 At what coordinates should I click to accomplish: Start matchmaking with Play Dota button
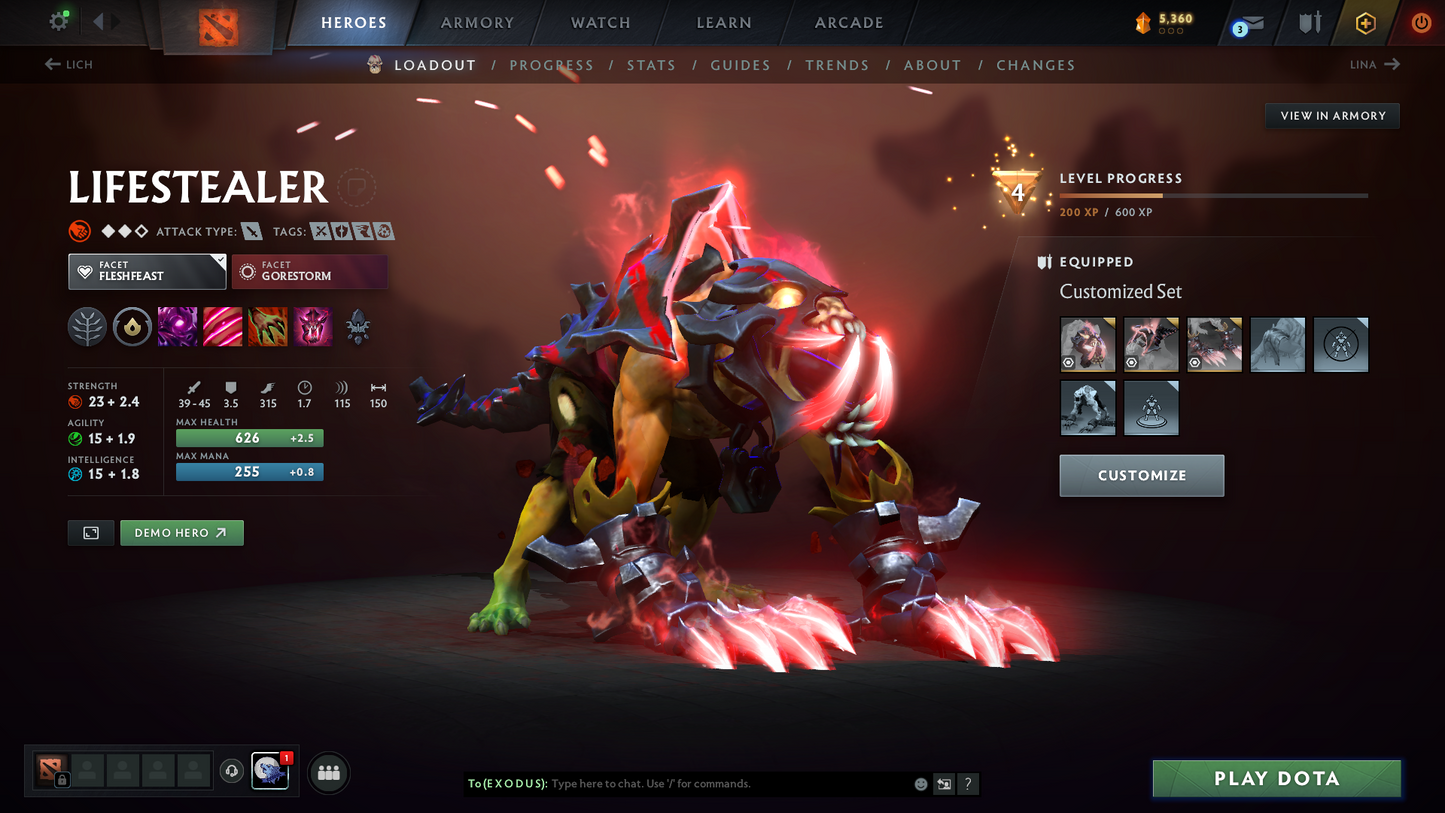coord(1276,778)
